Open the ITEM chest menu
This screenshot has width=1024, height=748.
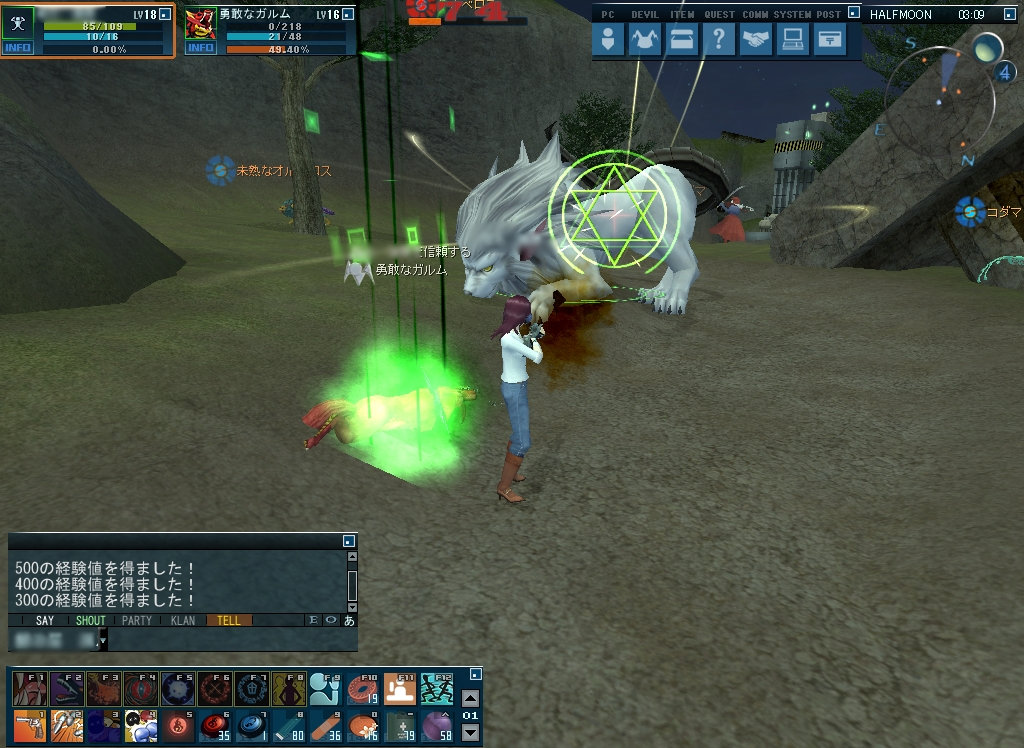pyautogui.click(x=681, y=39)
